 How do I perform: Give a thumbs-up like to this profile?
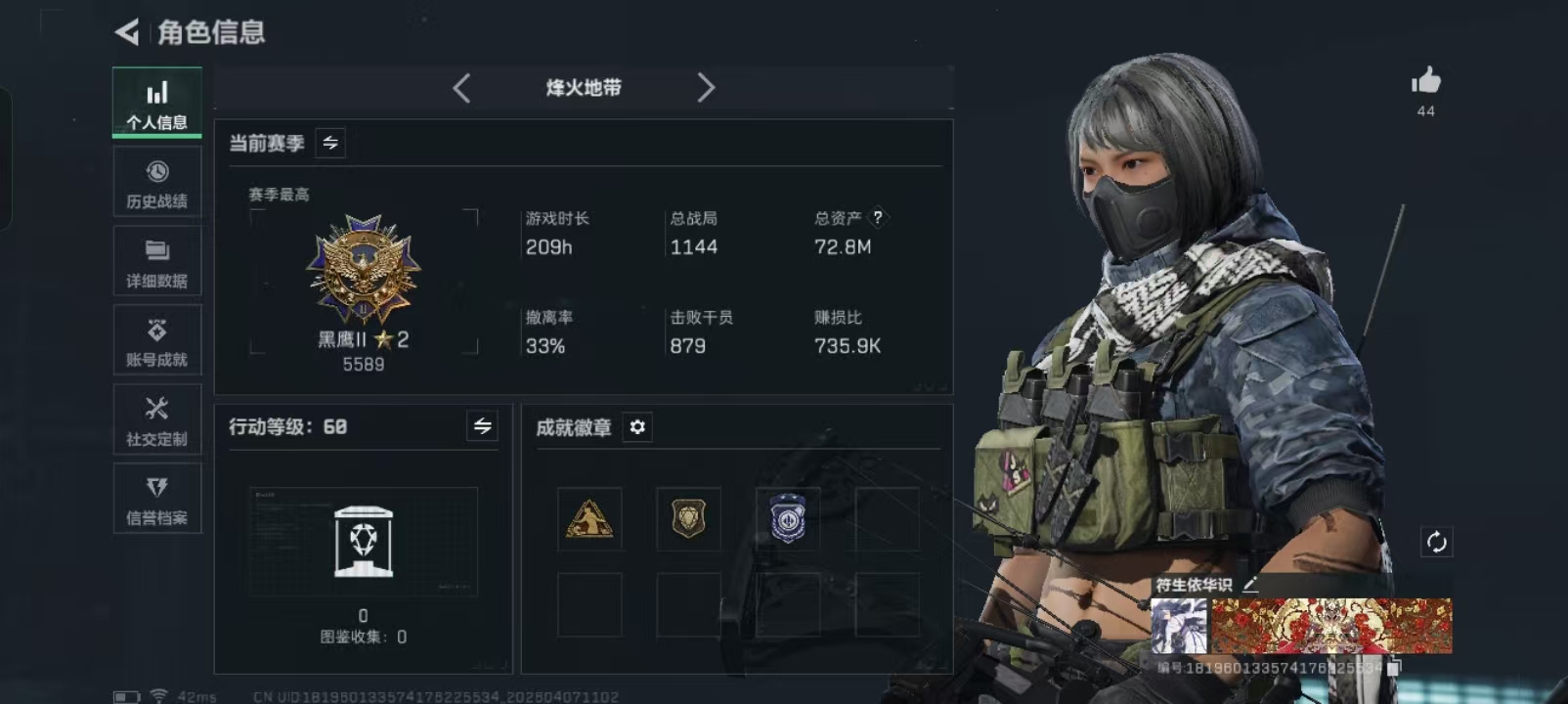pos(1426,81)
